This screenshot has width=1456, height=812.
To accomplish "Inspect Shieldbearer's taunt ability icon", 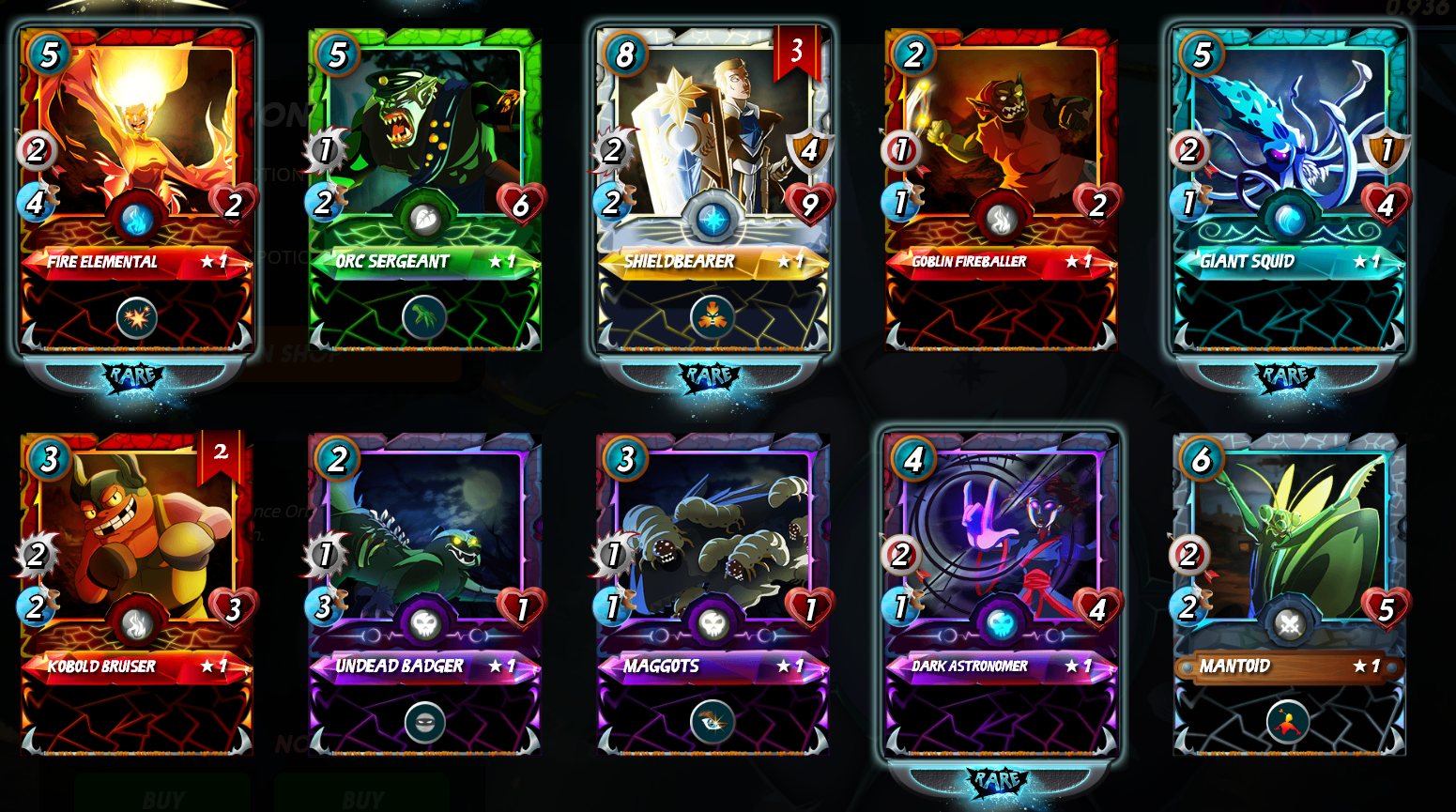I will [713, 318].
